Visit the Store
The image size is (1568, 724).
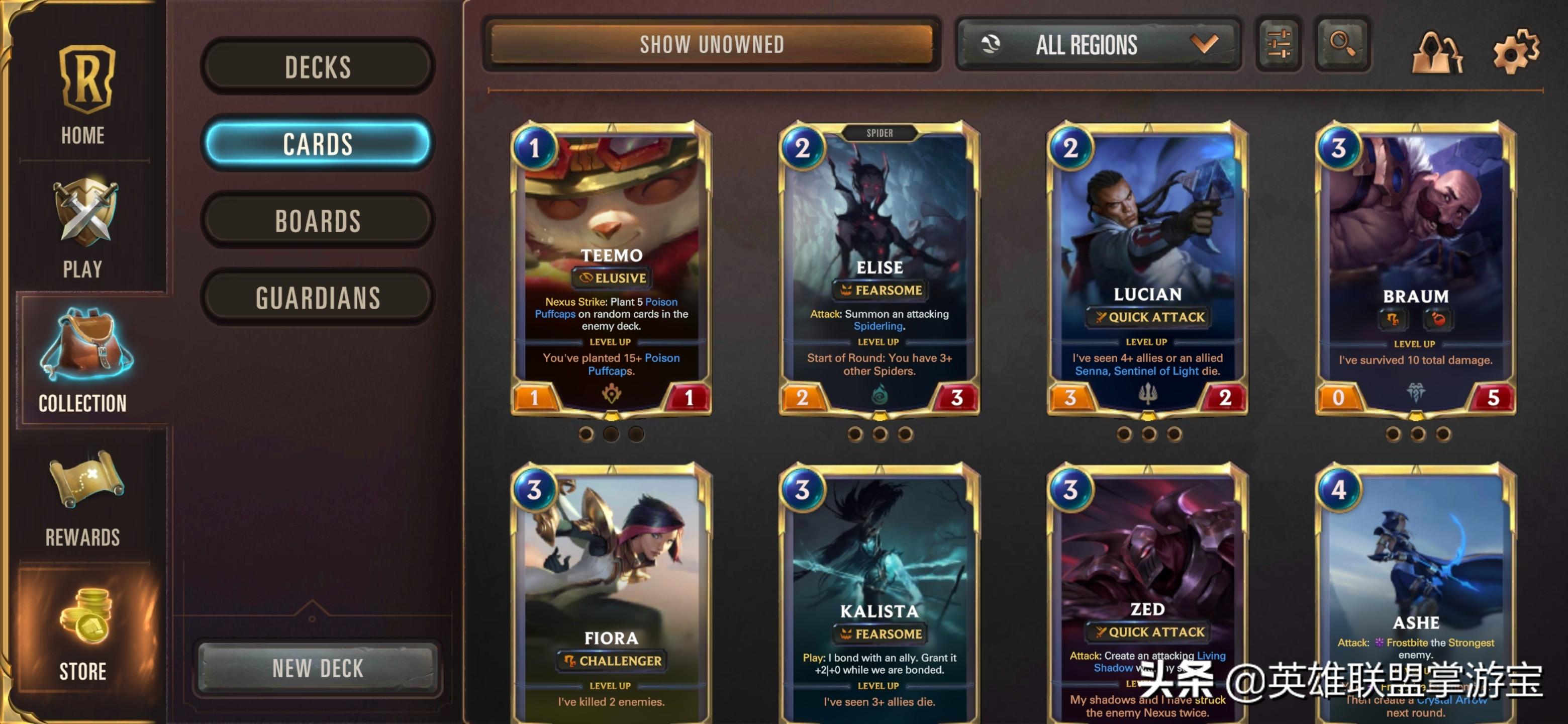(x=83, y=632)
